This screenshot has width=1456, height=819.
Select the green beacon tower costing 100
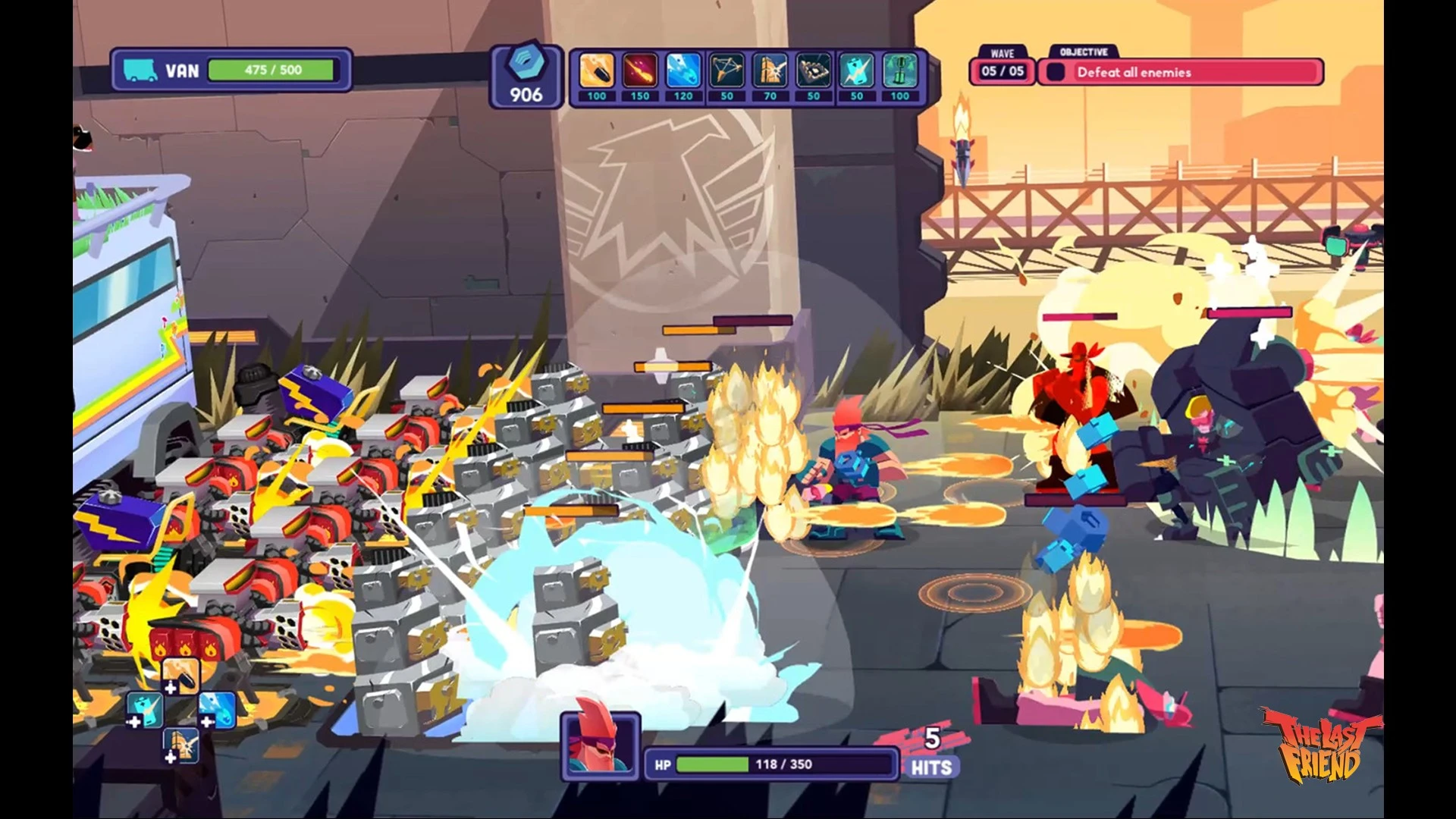[899, 73]
